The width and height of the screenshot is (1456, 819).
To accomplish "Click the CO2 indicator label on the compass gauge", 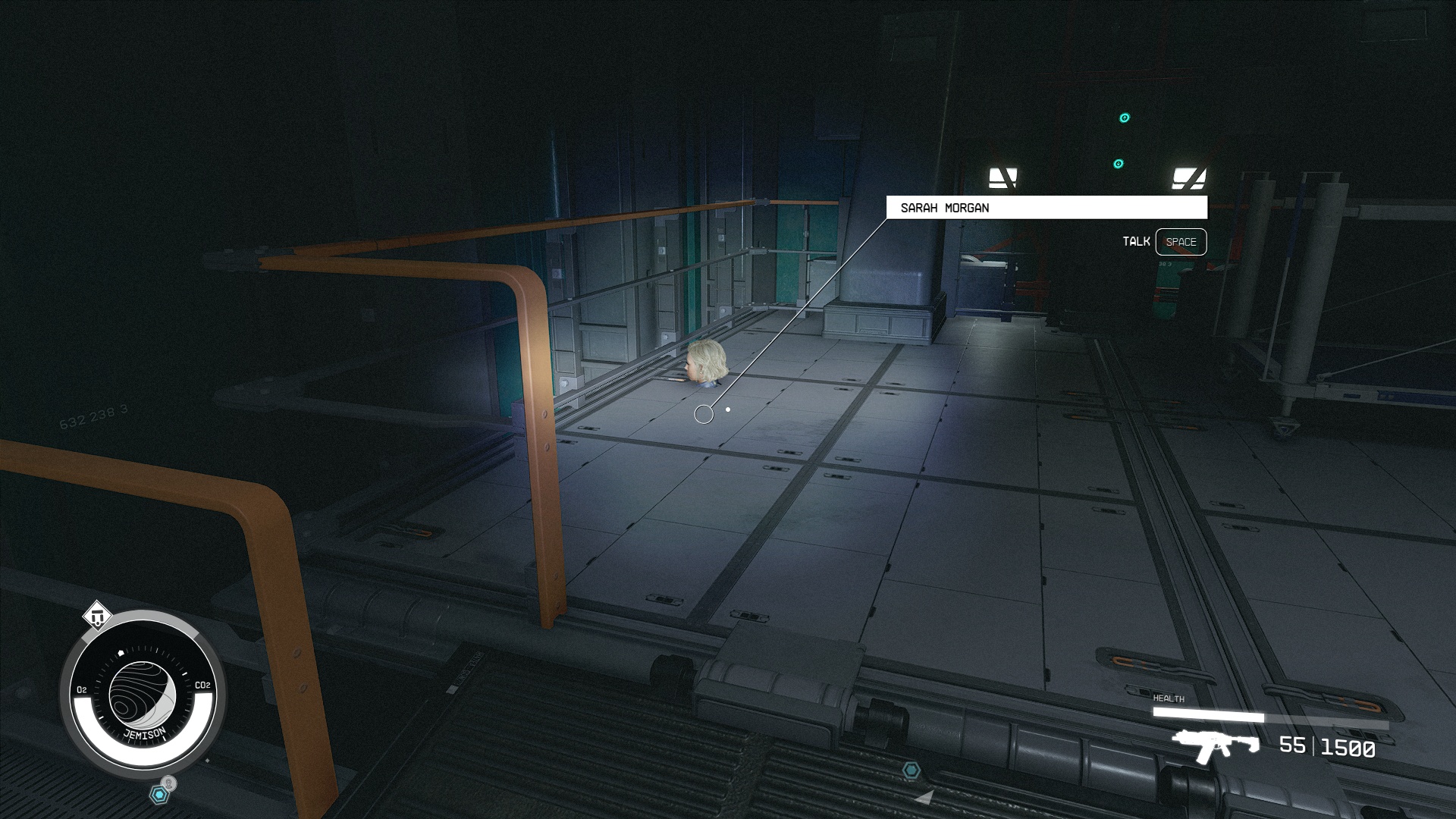I will click(202, 685).
